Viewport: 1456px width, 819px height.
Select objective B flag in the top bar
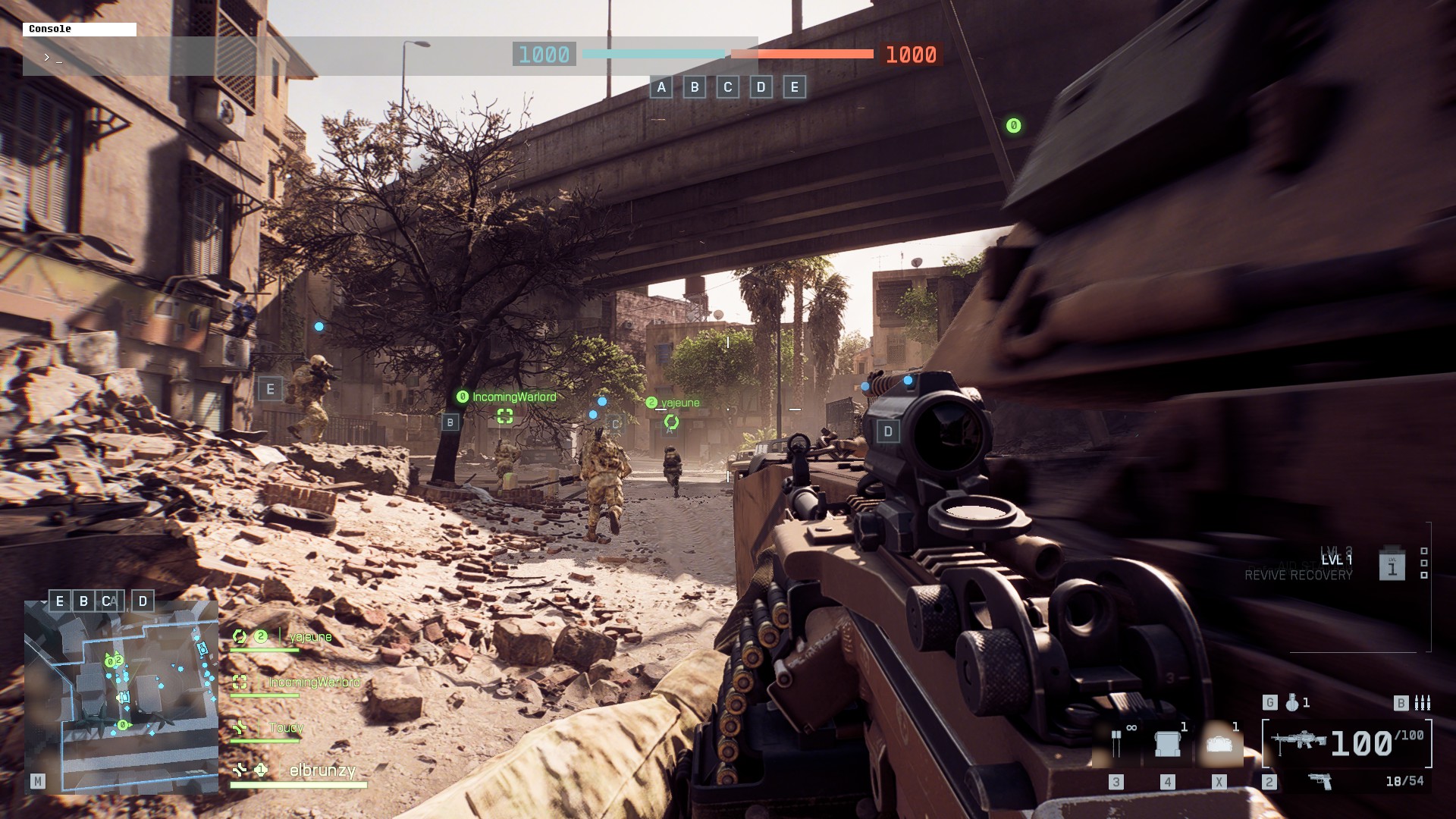[x=695, y=87]
